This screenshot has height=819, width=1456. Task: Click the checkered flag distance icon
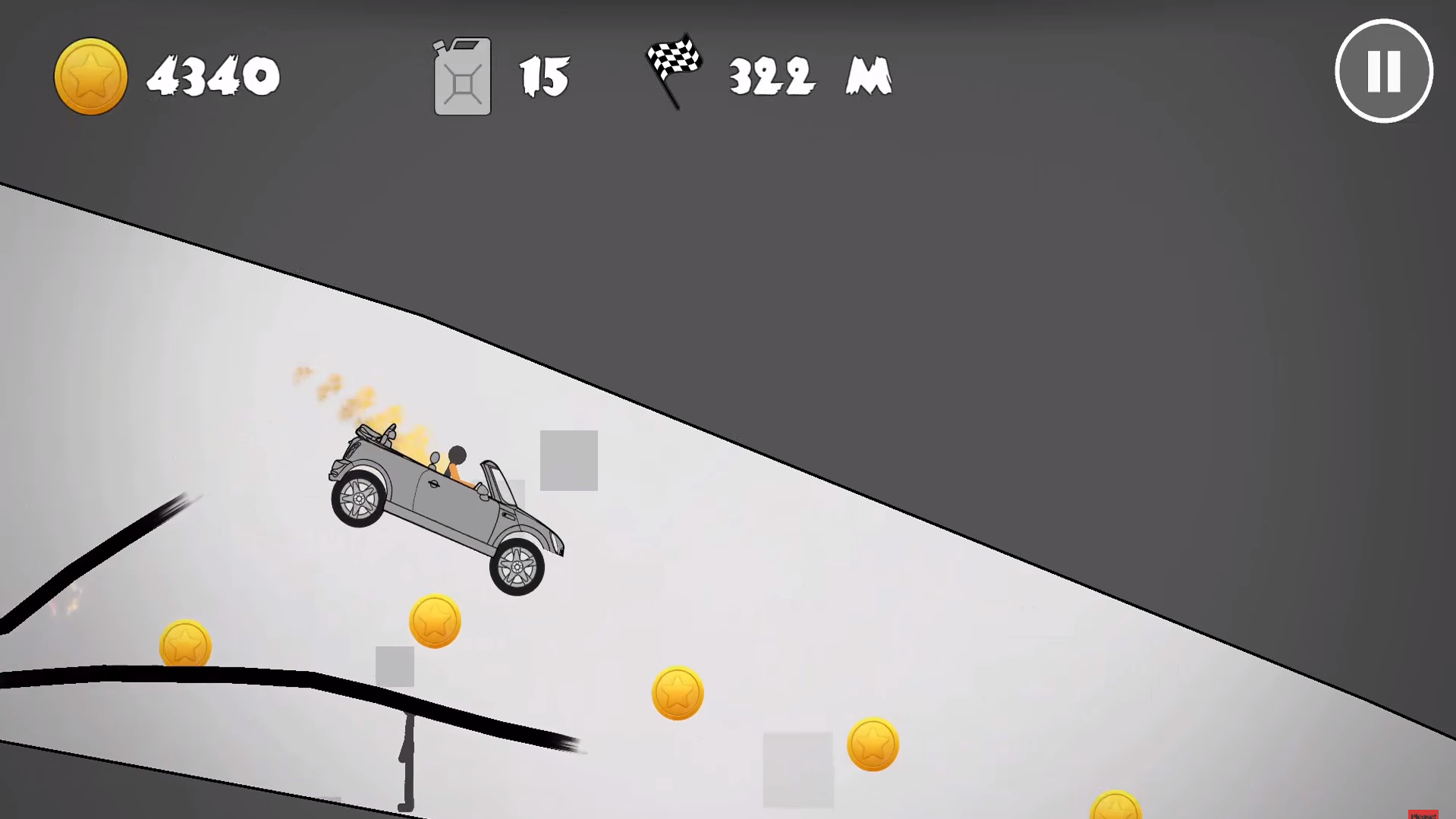coord(674,70)
